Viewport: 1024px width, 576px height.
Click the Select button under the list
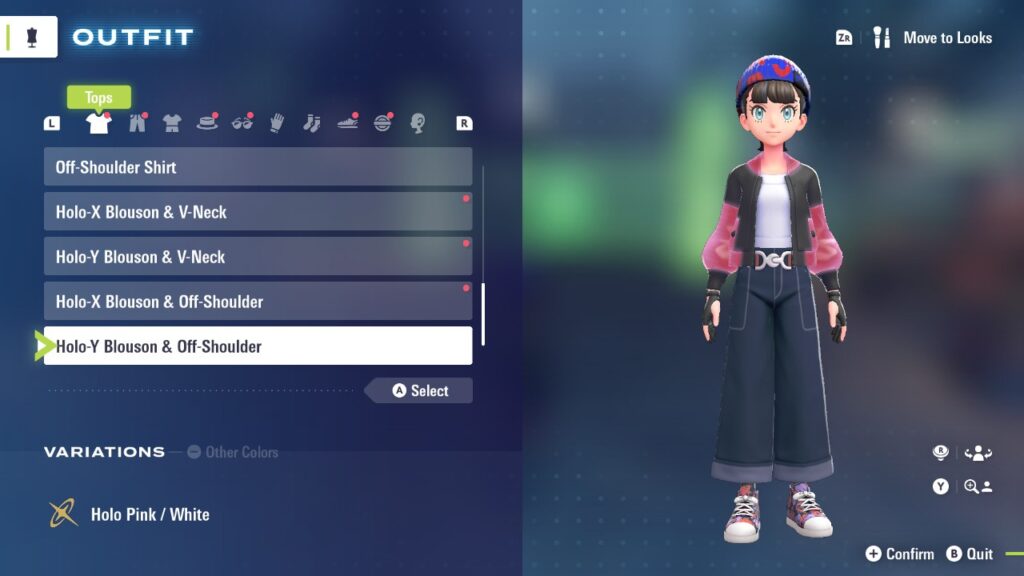click(x=420, y=391)
